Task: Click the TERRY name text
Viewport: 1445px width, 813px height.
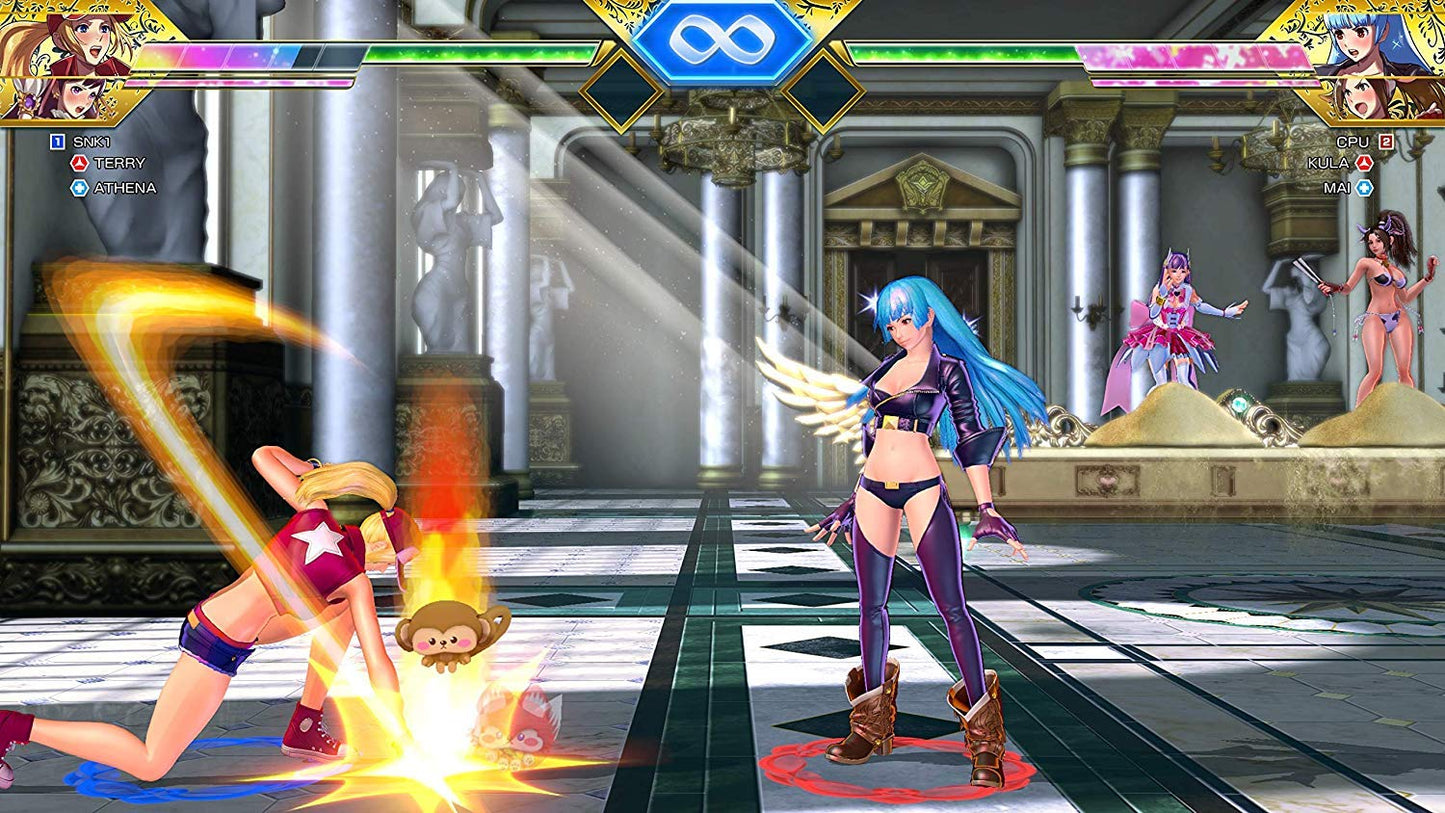Action: point(119,162)
